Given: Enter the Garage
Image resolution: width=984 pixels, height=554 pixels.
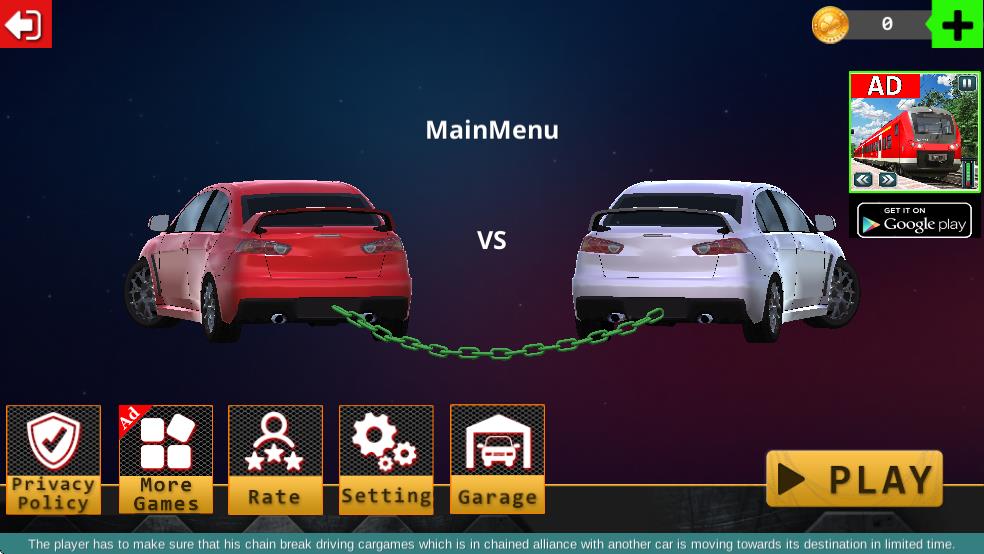Looking at the screenshot, I should [497, 459].
